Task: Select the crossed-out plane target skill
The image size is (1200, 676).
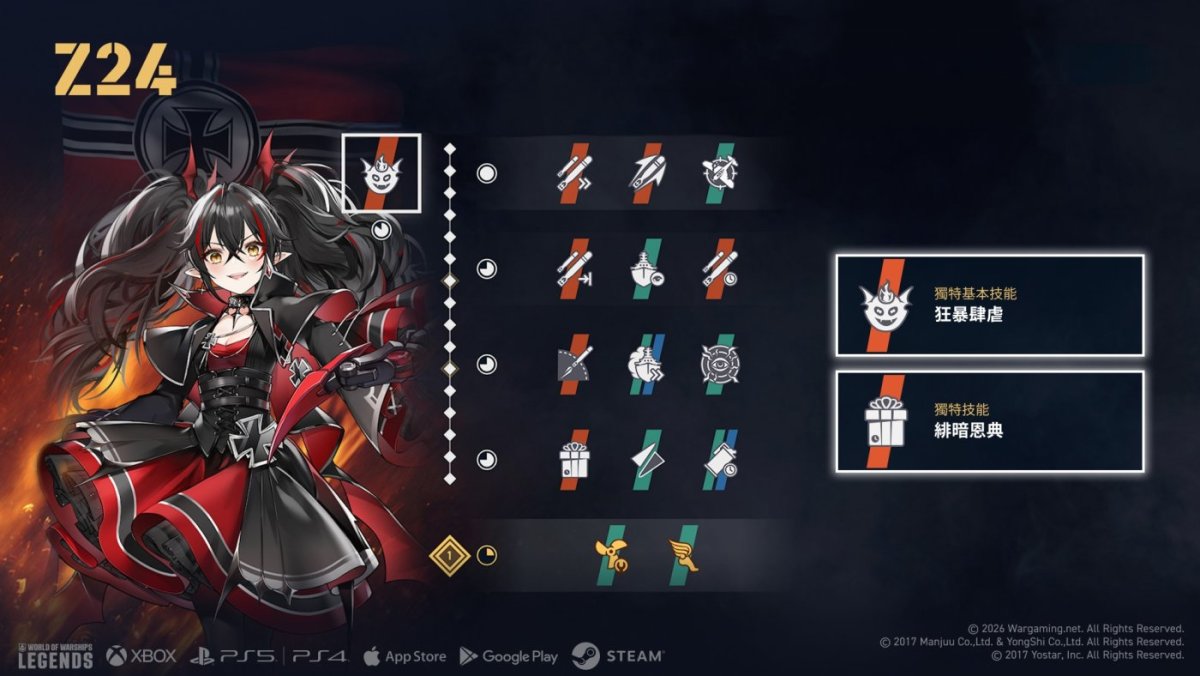Action: 718,173
